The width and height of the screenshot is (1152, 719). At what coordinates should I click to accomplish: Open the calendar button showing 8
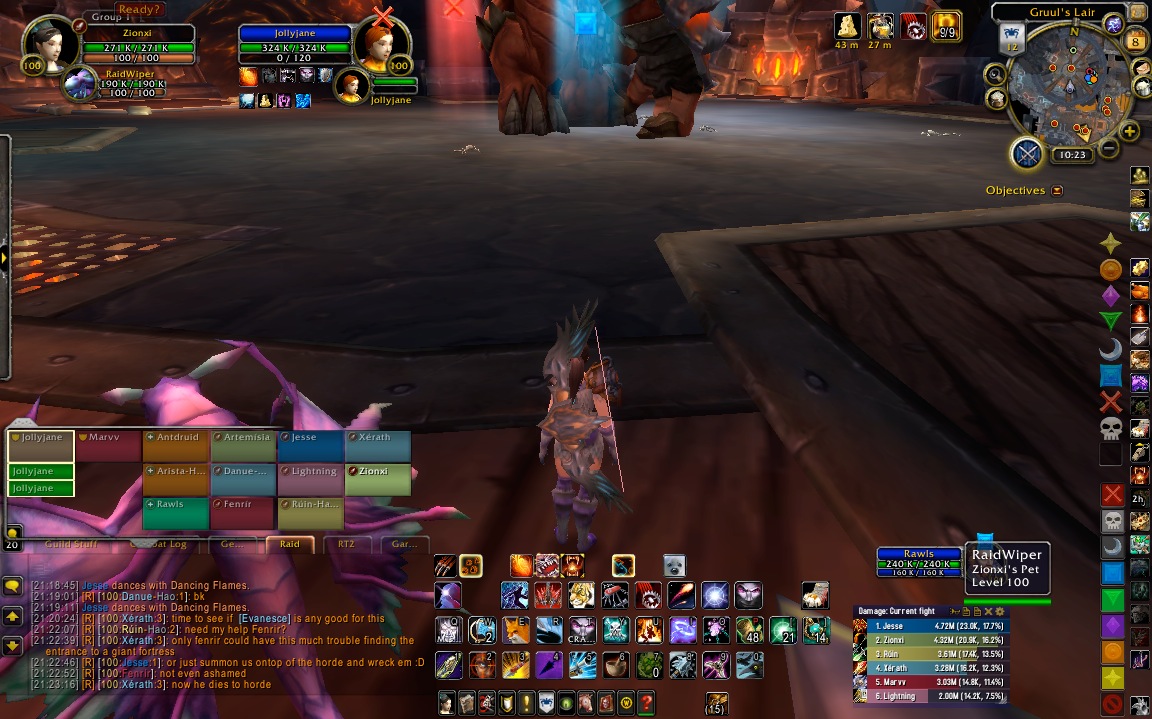(x=1136, y=41)
